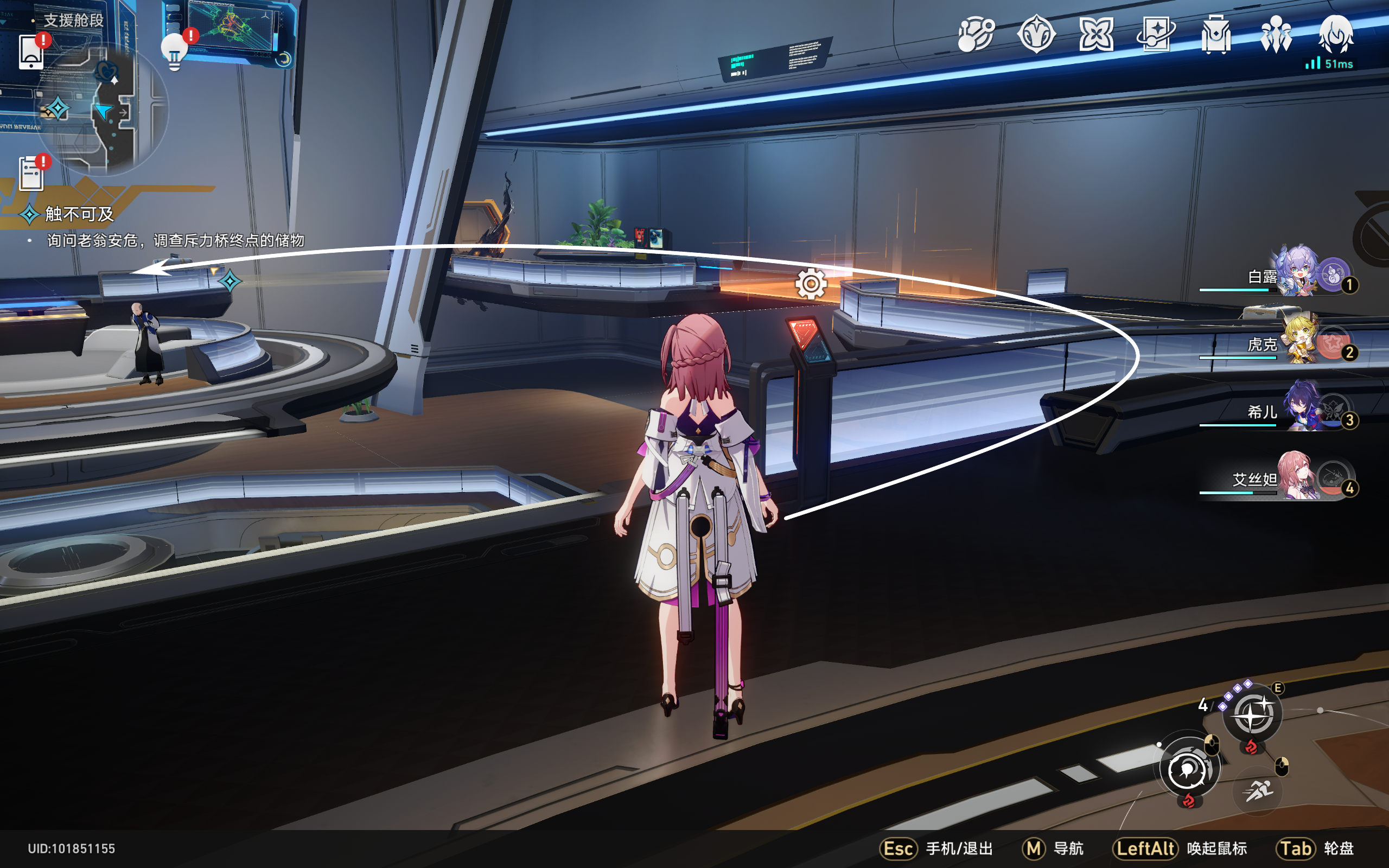Open the team setup icon with three figures

[x=1276, y=34]
